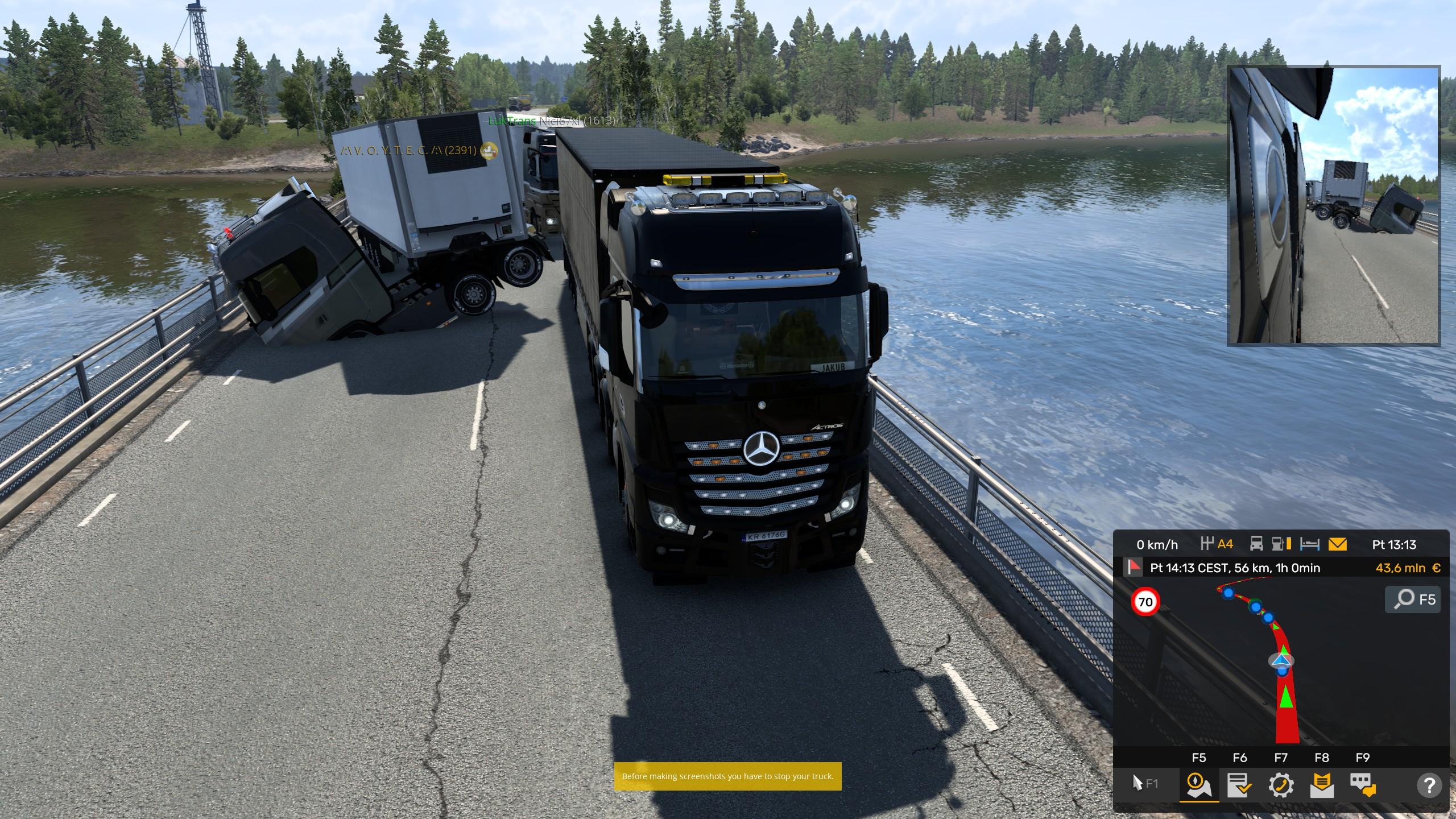Click the question mark help button

(1429, 785)
